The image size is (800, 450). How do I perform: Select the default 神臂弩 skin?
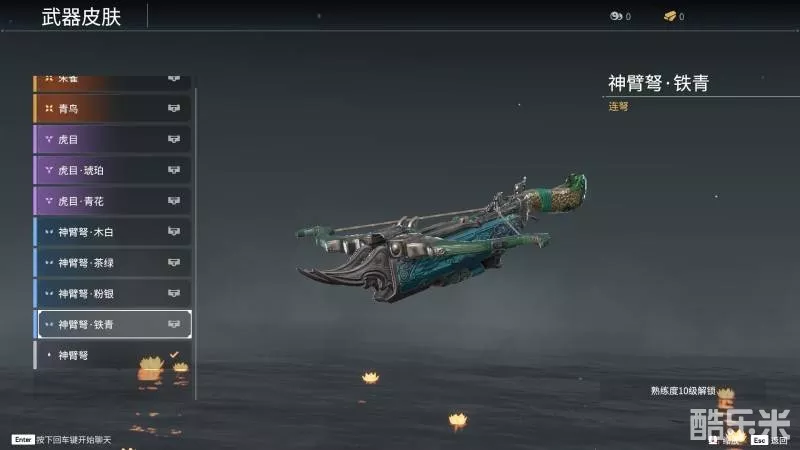[x=112, y=355]
